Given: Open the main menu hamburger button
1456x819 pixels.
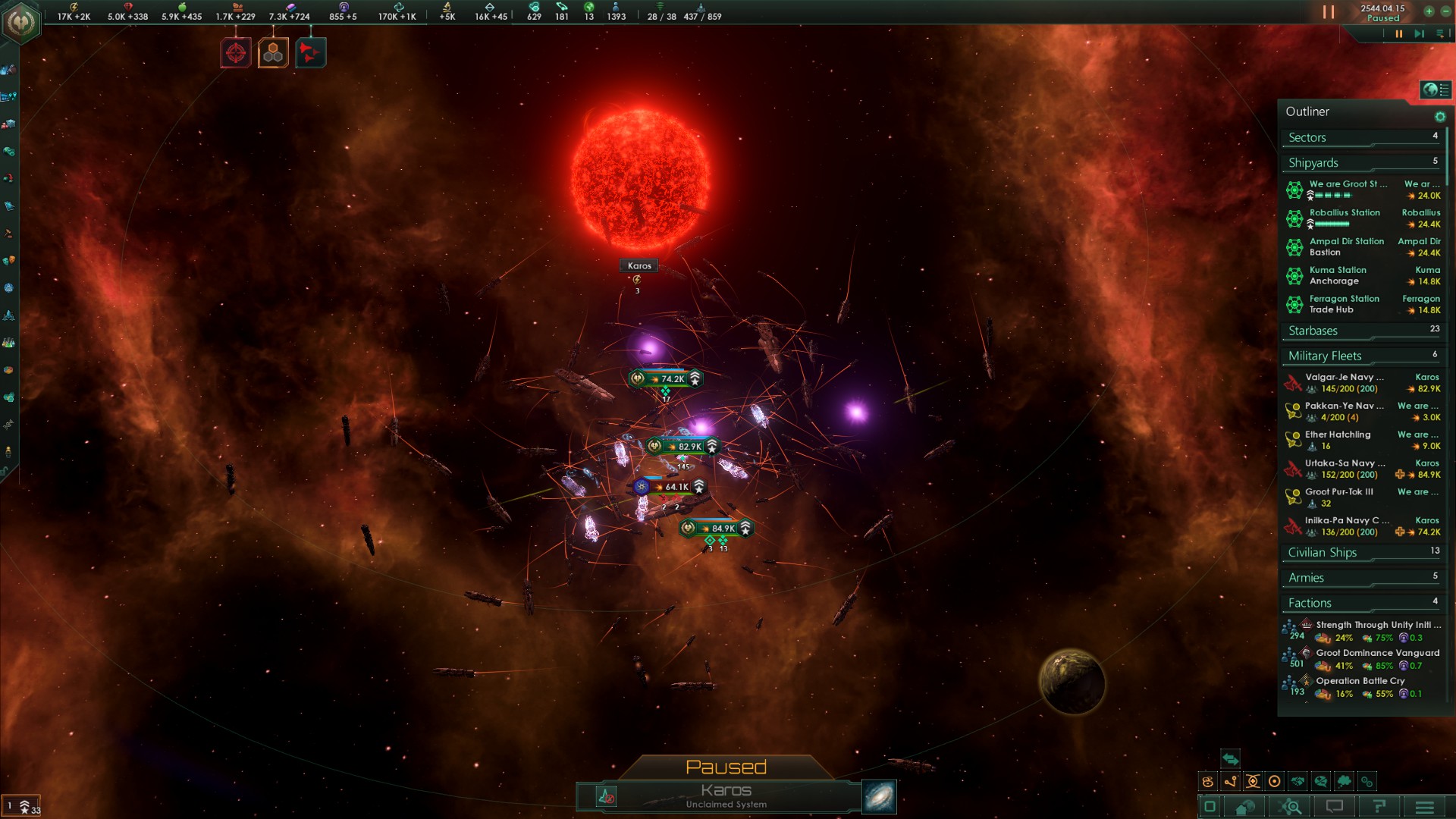Looking at the screenshot, I should click(x=1424, y=807).
